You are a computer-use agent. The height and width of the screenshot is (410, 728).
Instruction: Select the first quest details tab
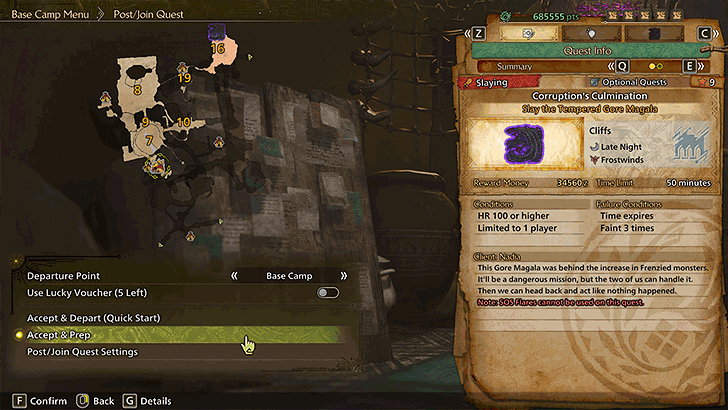coord(527,33)
